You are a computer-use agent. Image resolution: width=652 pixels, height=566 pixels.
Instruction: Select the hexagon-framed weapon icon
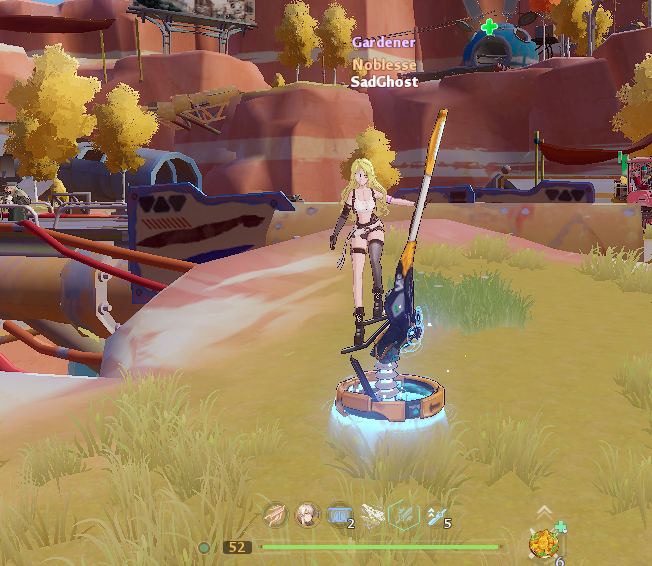[x=403, y=515]
